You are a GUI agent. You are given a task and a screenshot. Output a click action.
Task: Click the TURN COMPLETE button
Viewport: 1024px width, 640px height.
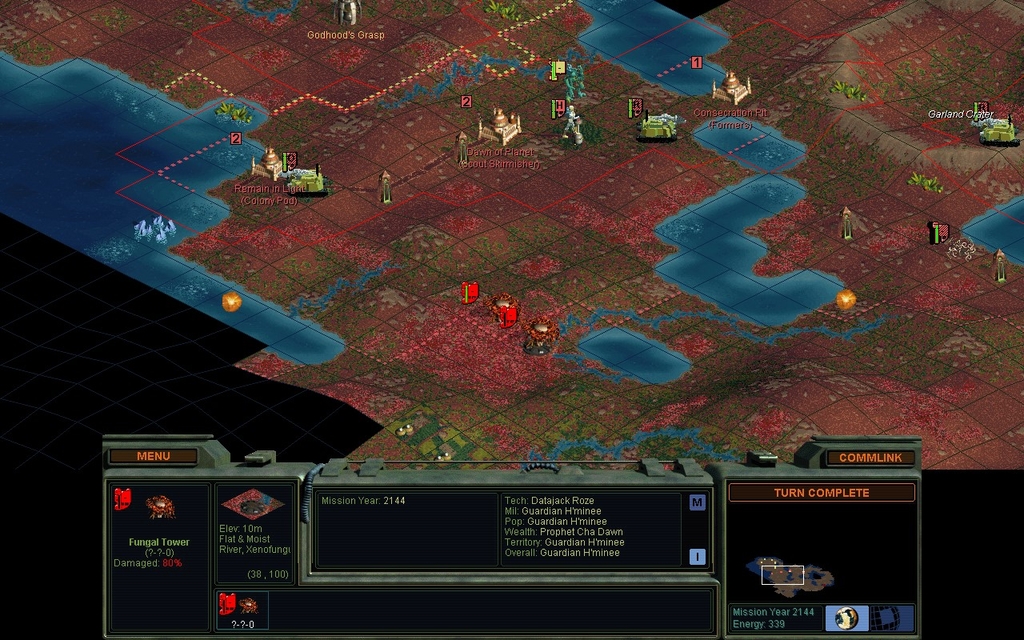pos(821,493)
